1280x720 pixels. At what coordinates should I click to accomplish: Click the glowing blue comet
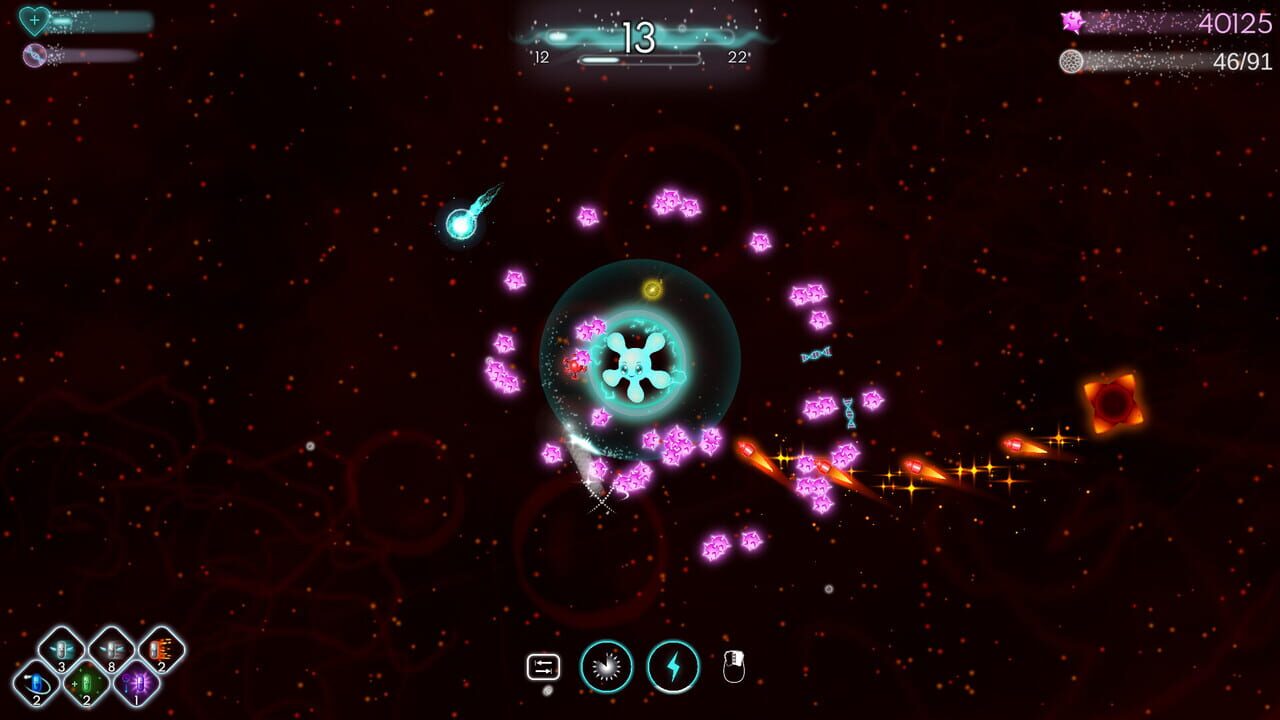[460, 225]
